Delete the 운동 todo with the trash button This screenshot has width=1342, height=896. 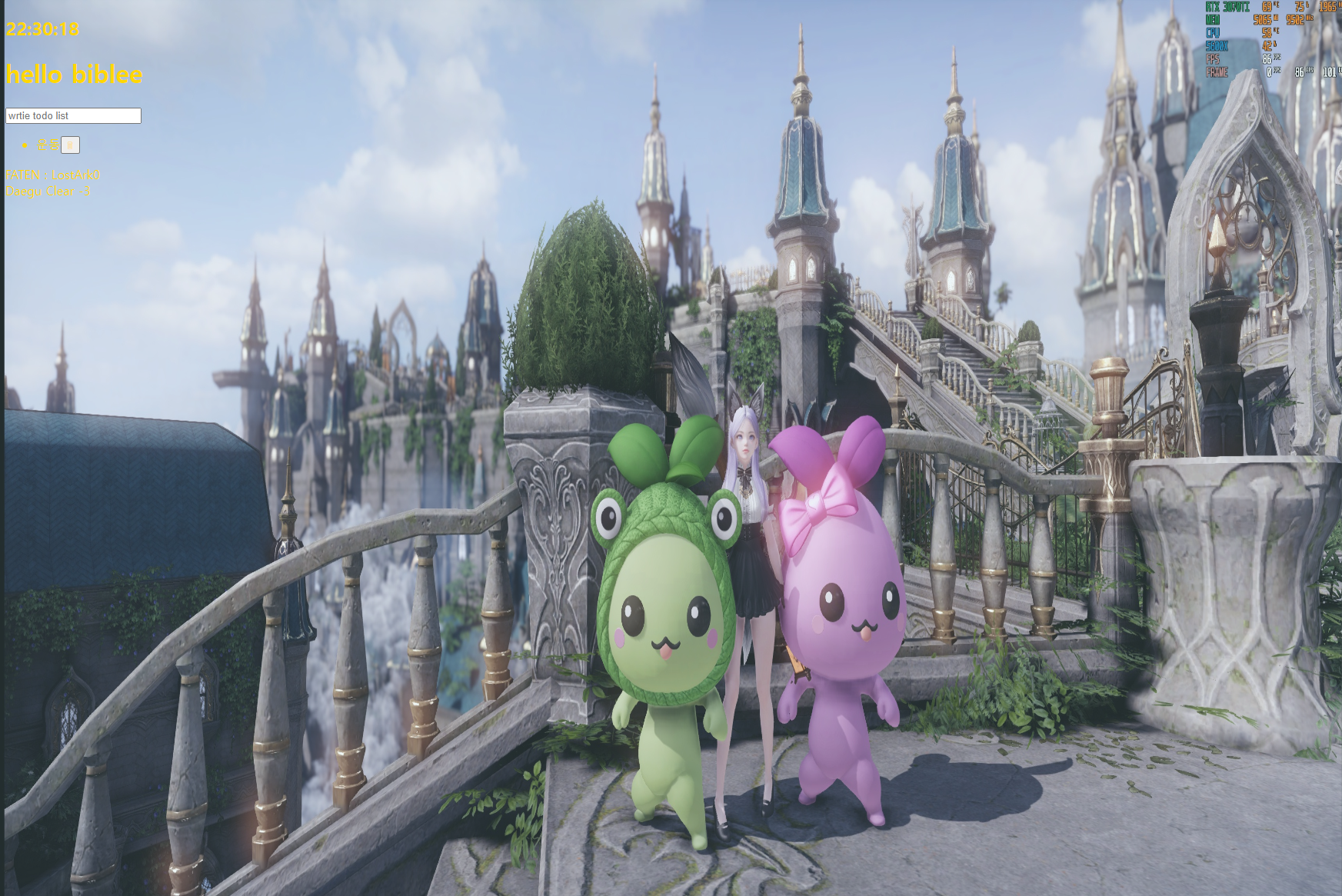click(x=70, y=145)
